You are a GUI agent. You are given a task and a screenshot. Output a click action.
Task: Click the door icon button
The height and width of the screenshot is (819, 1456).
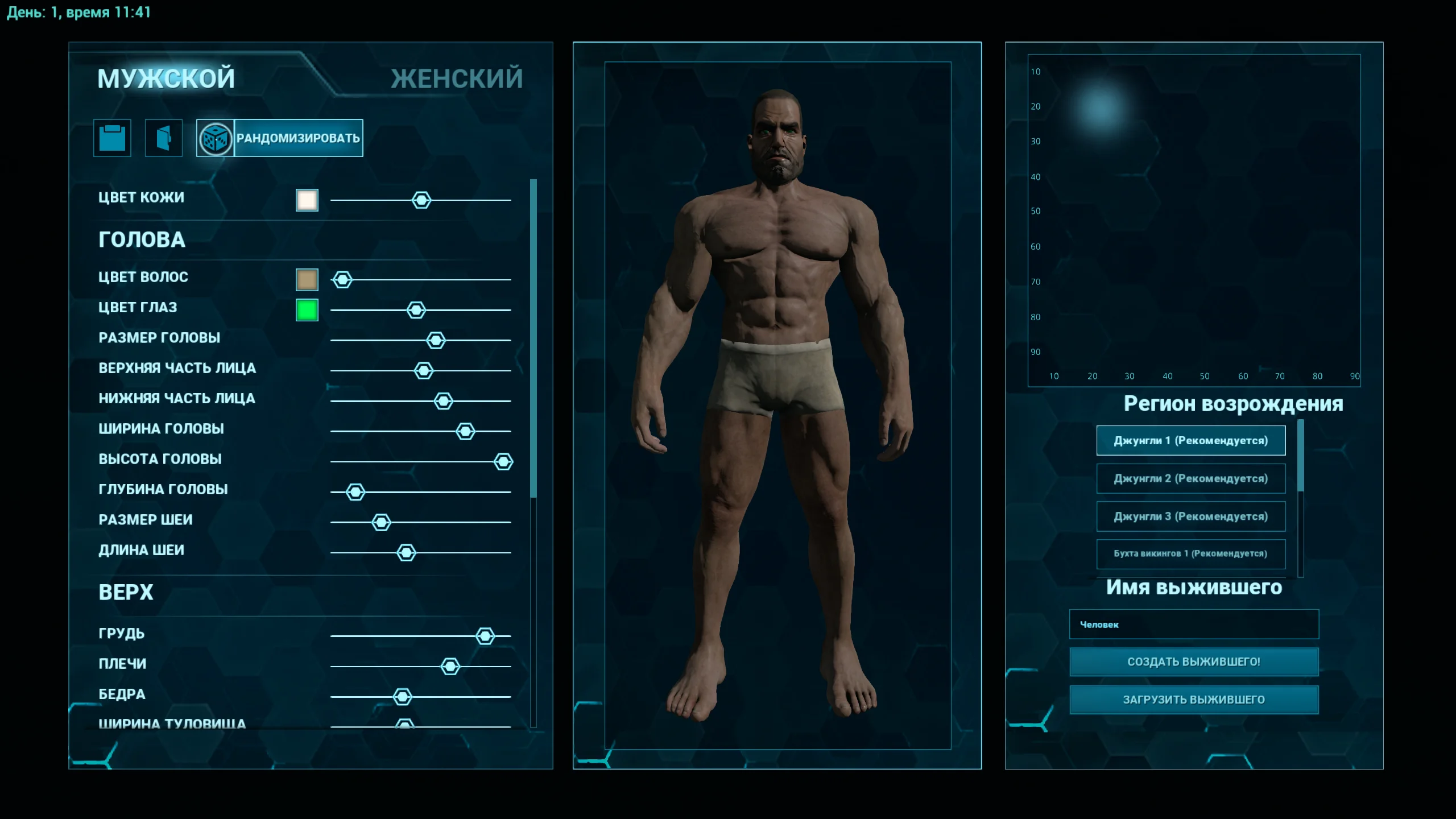[x=164, y=138]
